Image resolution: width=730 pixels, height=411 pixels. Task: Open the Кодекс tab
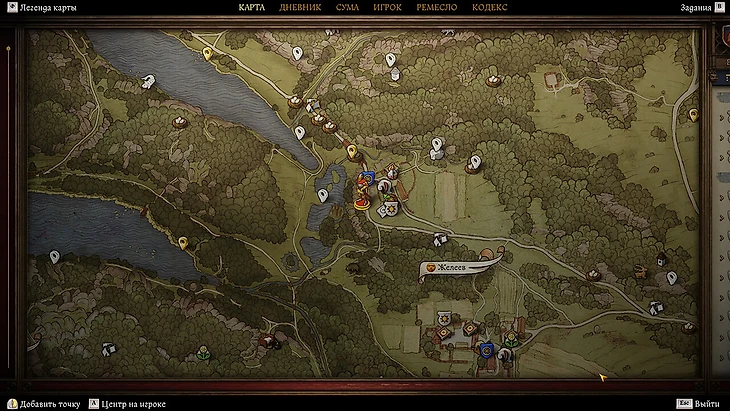click(x=489, y=8)
